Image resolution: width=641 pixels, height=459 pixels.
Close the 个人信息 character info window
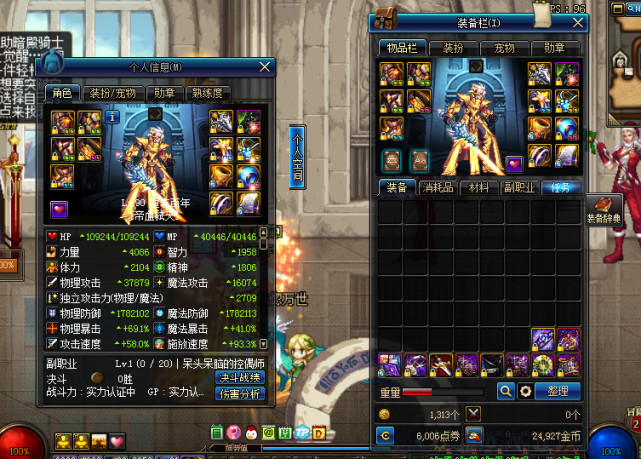click(x=265, y=67)
